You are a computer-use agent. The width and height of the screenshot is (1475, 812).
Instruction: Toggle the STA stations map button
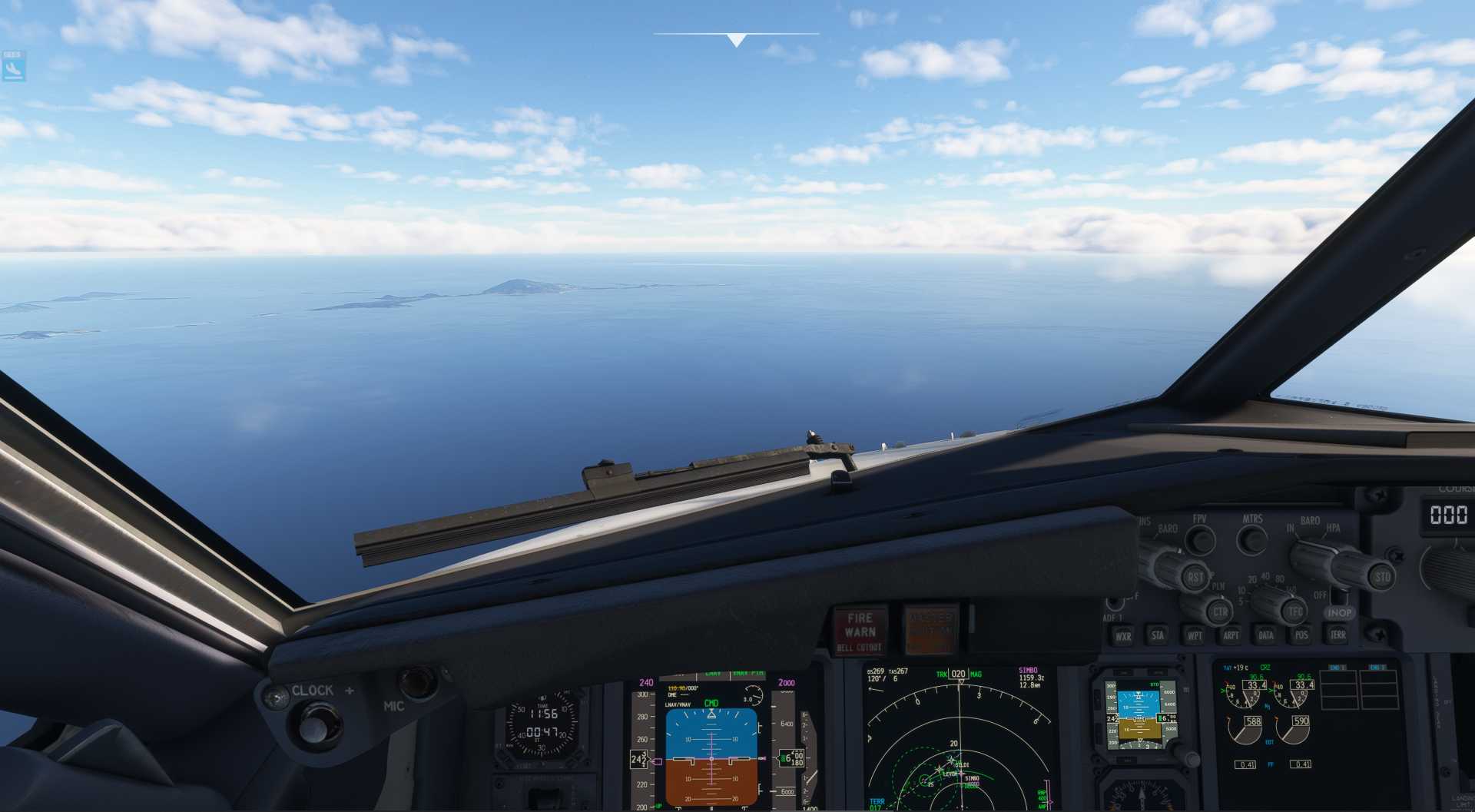(x=1157, y=635)
